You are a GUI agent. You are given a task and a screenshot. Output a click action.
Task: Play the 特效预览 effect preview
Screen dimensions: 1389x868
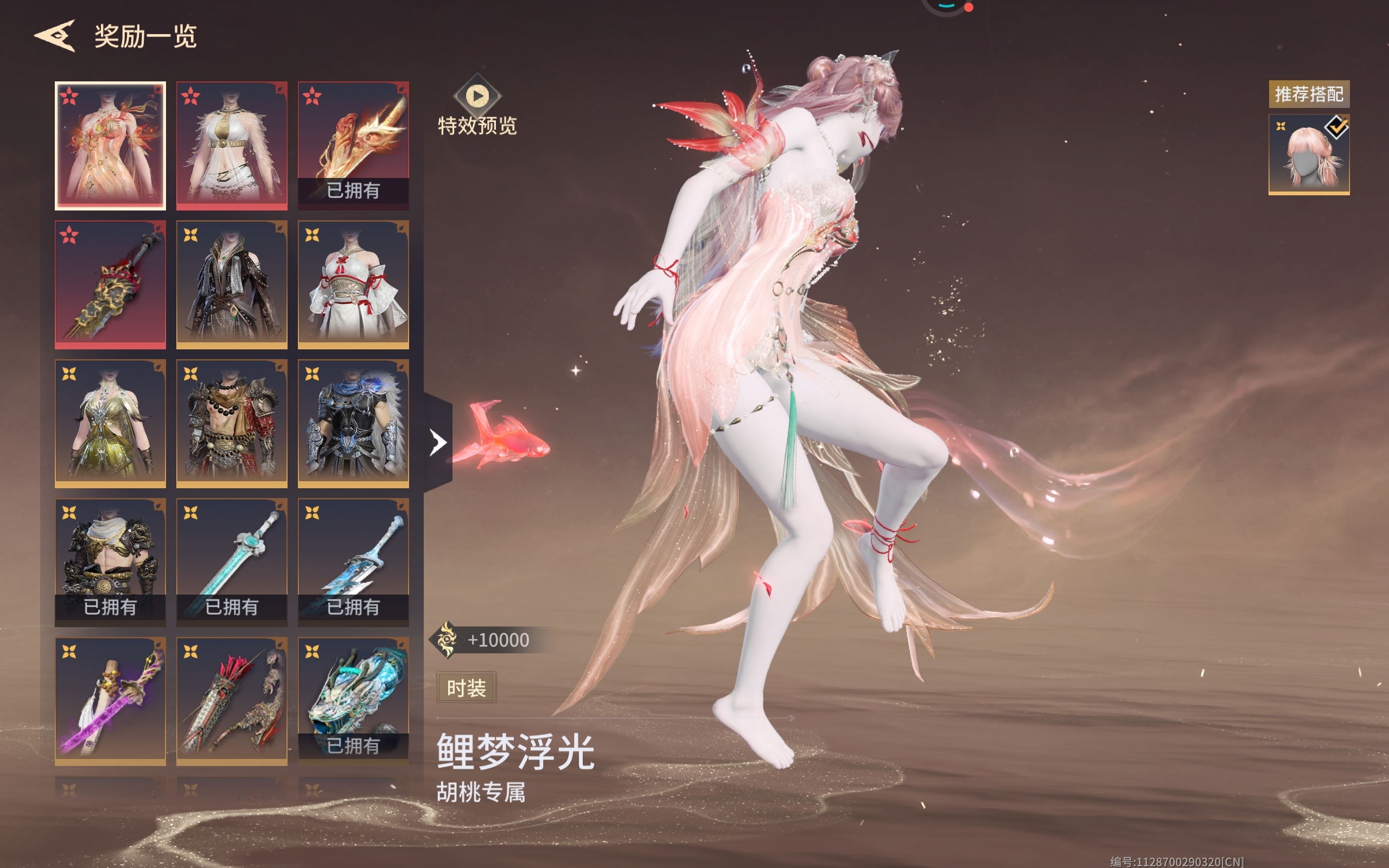(x=477, y=96)
